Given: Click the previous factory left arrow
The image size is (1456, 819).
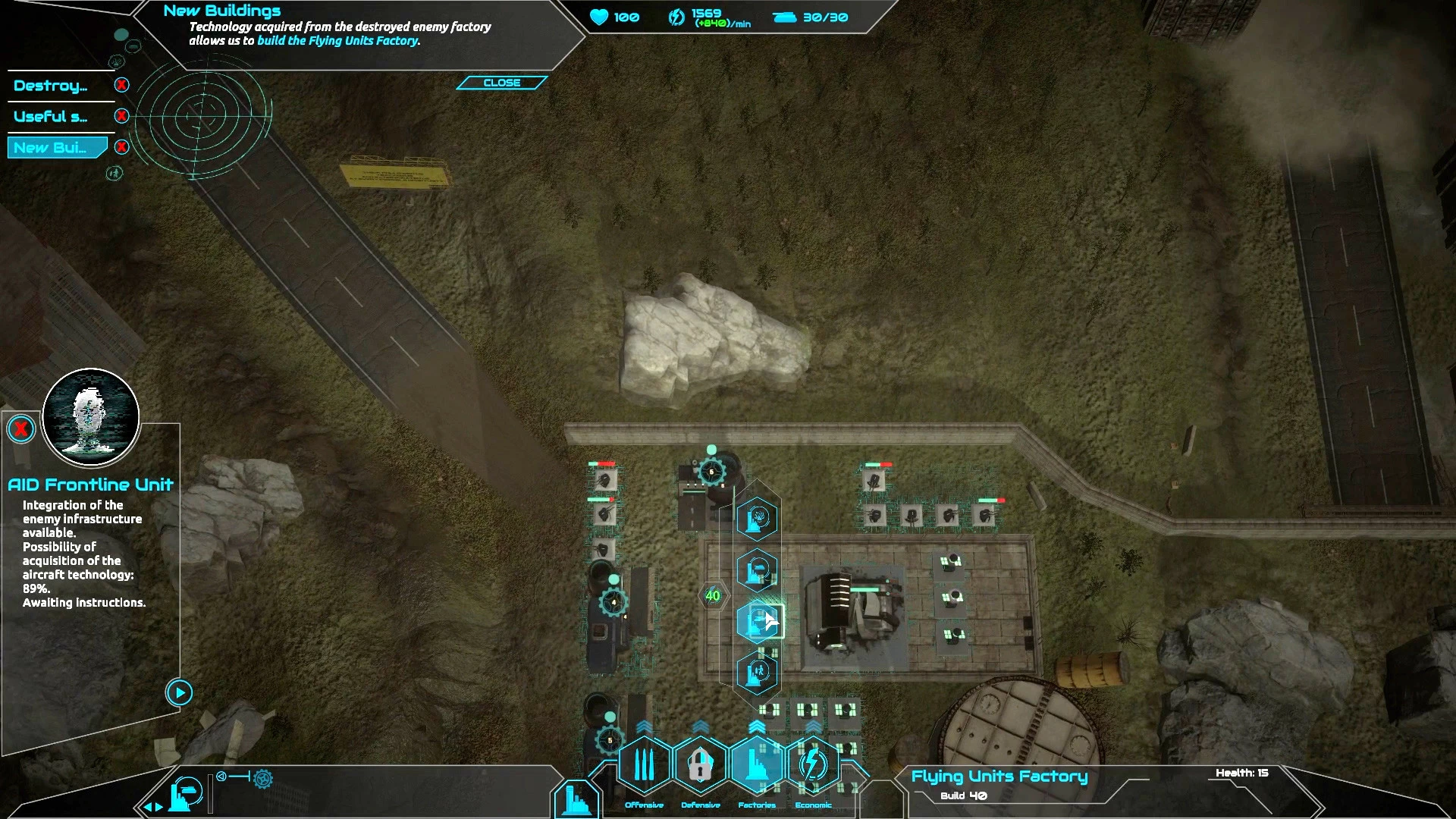Looking at the screenshot, I should (x=148, y=808).
